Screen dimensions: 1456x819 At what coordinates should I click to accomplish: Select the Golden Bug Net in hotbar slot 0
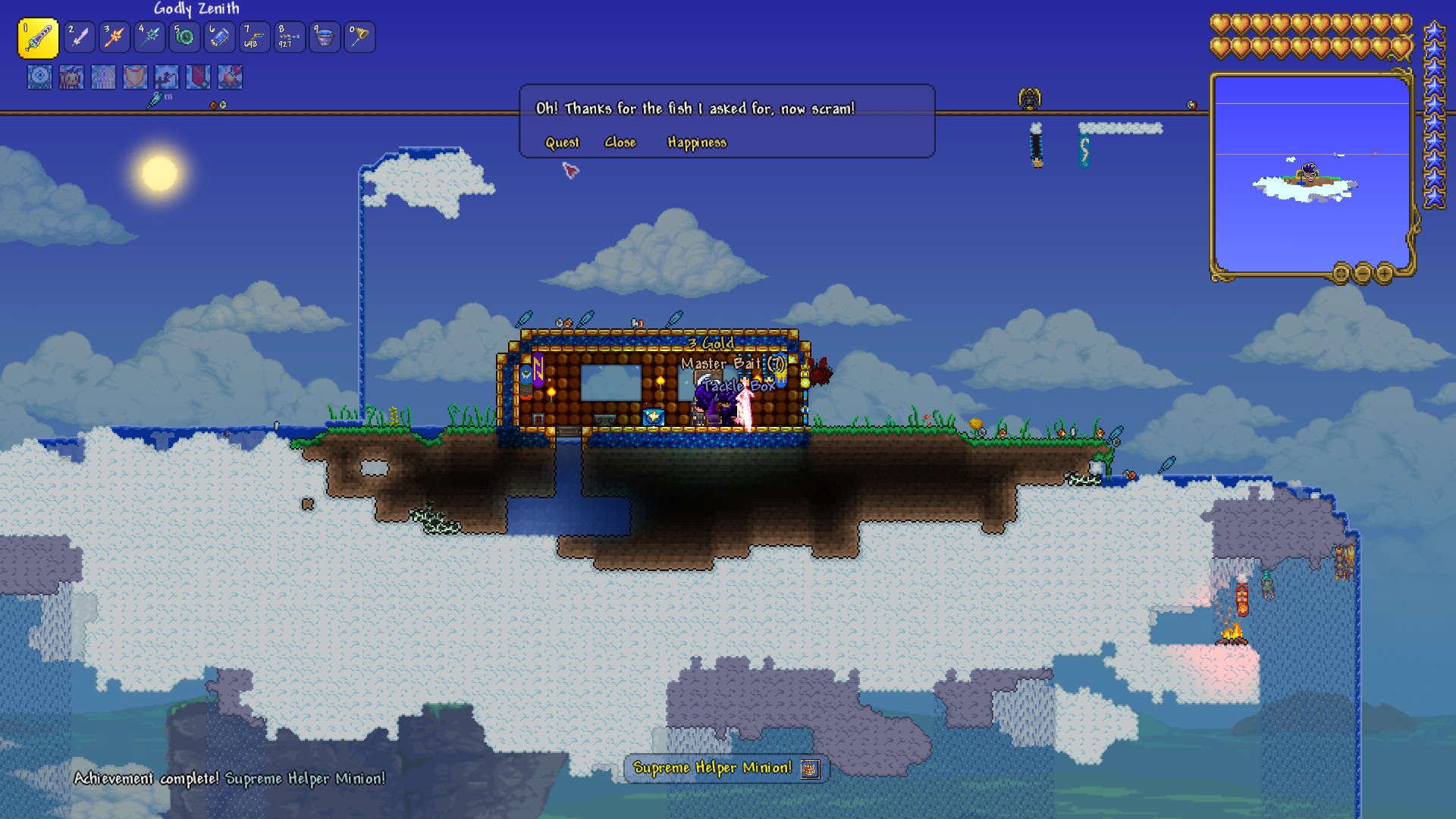click(359, 36)
